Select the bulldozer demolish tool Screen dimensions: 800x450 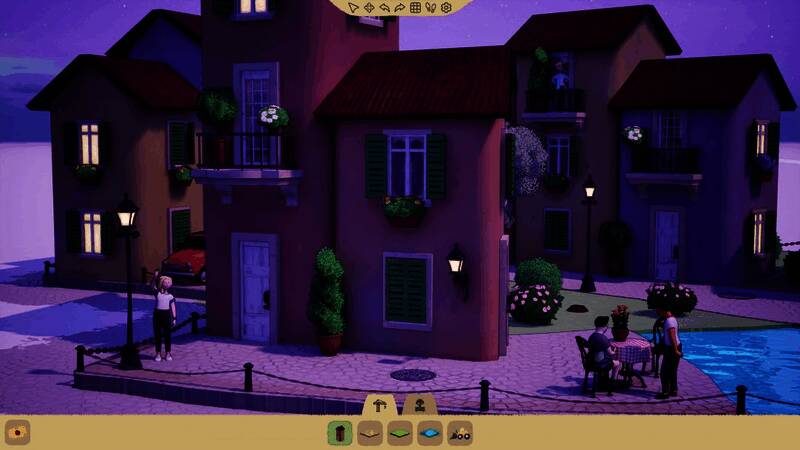tap(460, 434)
